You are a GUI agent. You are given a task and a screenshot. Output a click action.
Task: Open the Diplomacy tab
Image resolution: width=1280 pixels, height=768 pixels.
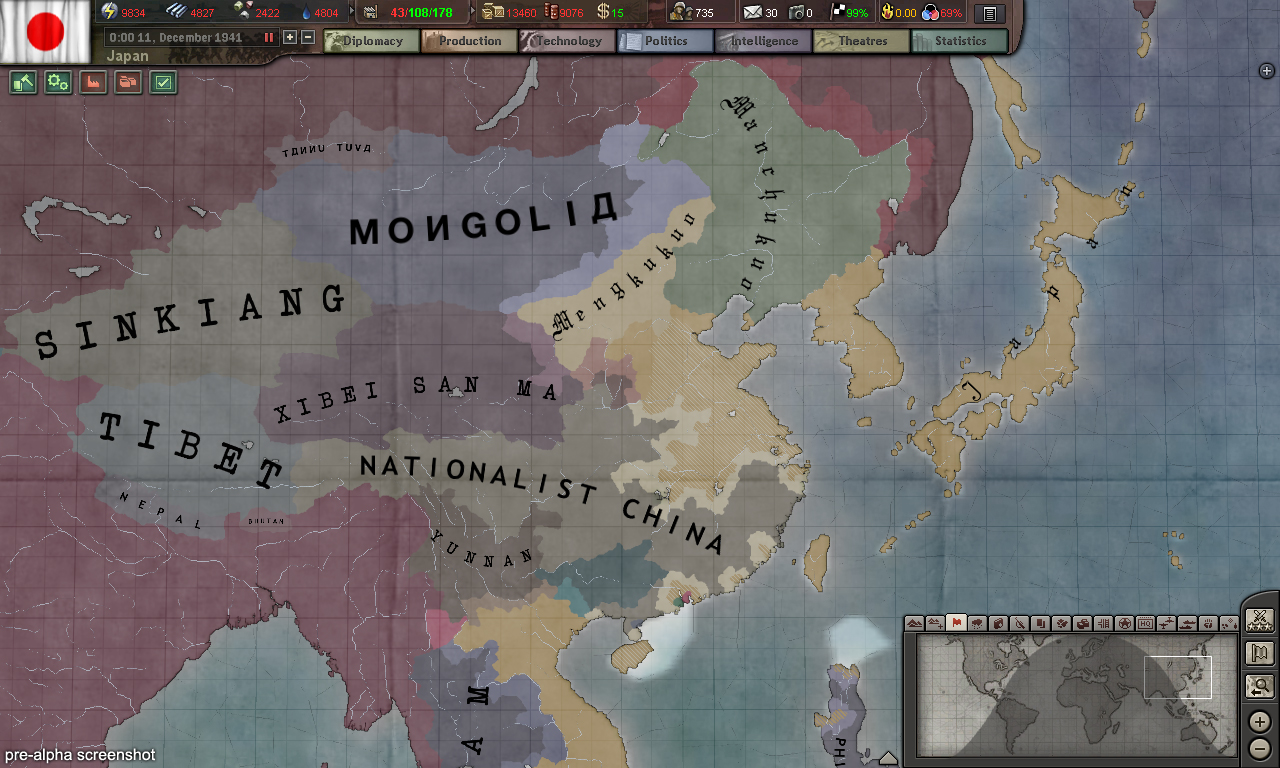coord(370,41)
